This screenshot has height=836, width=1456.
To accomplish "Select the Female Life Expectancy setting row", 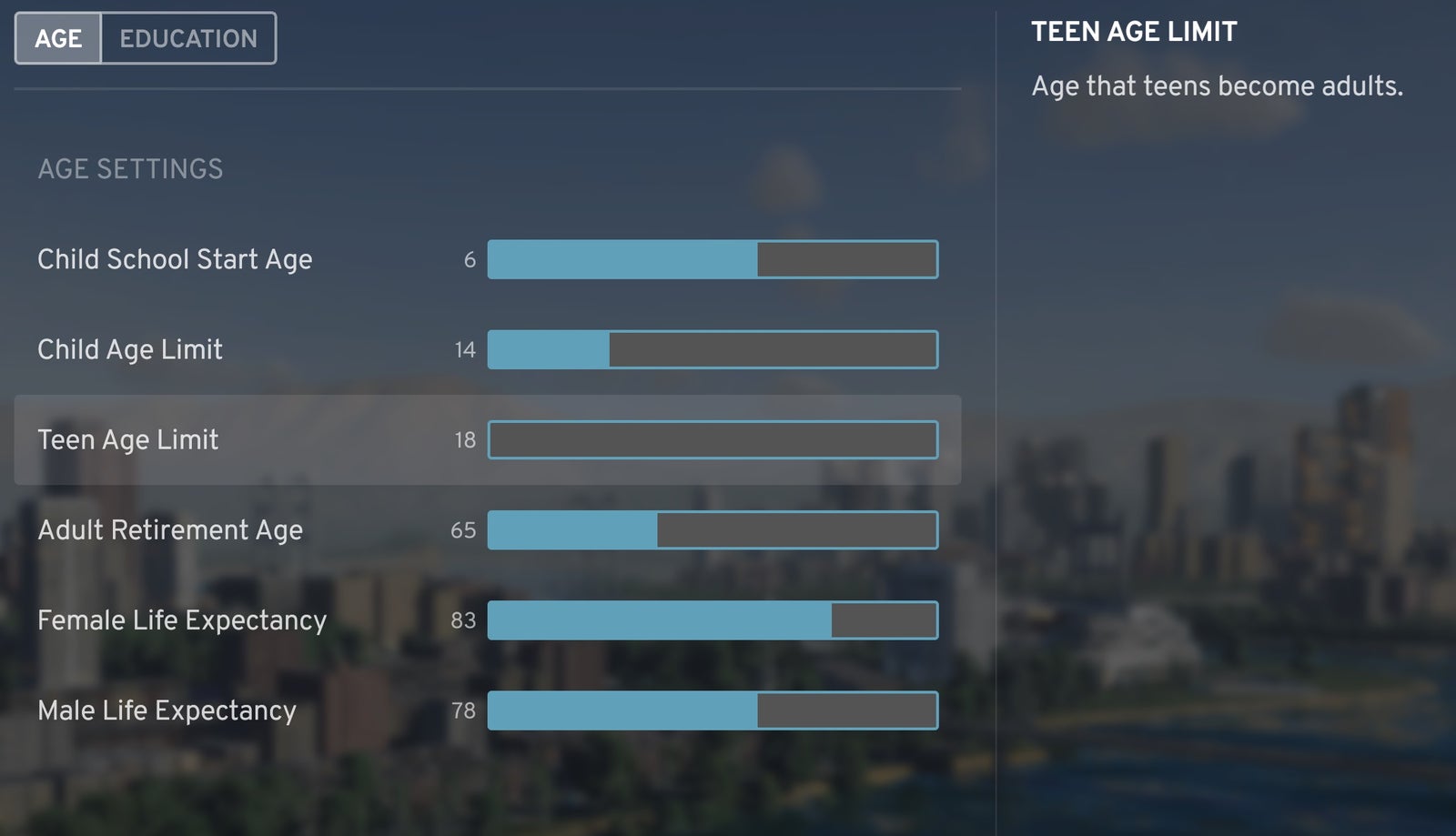I will [181, 620].
